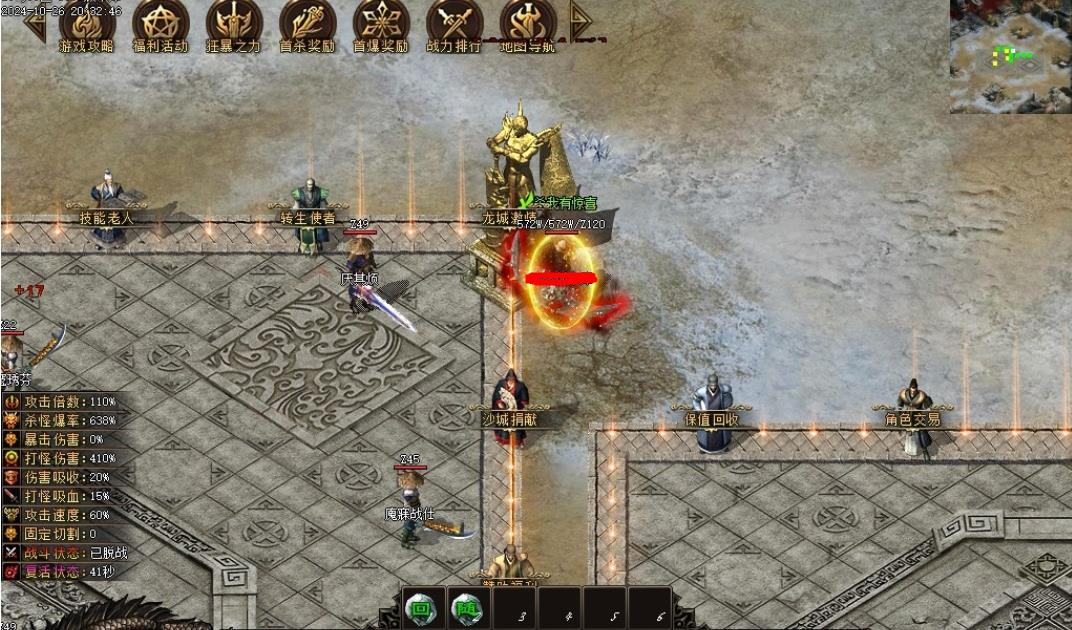Screen dimensions: 1072x630
Task: View the 战力排行 power ranking
Action: click(x=454, y=22)
